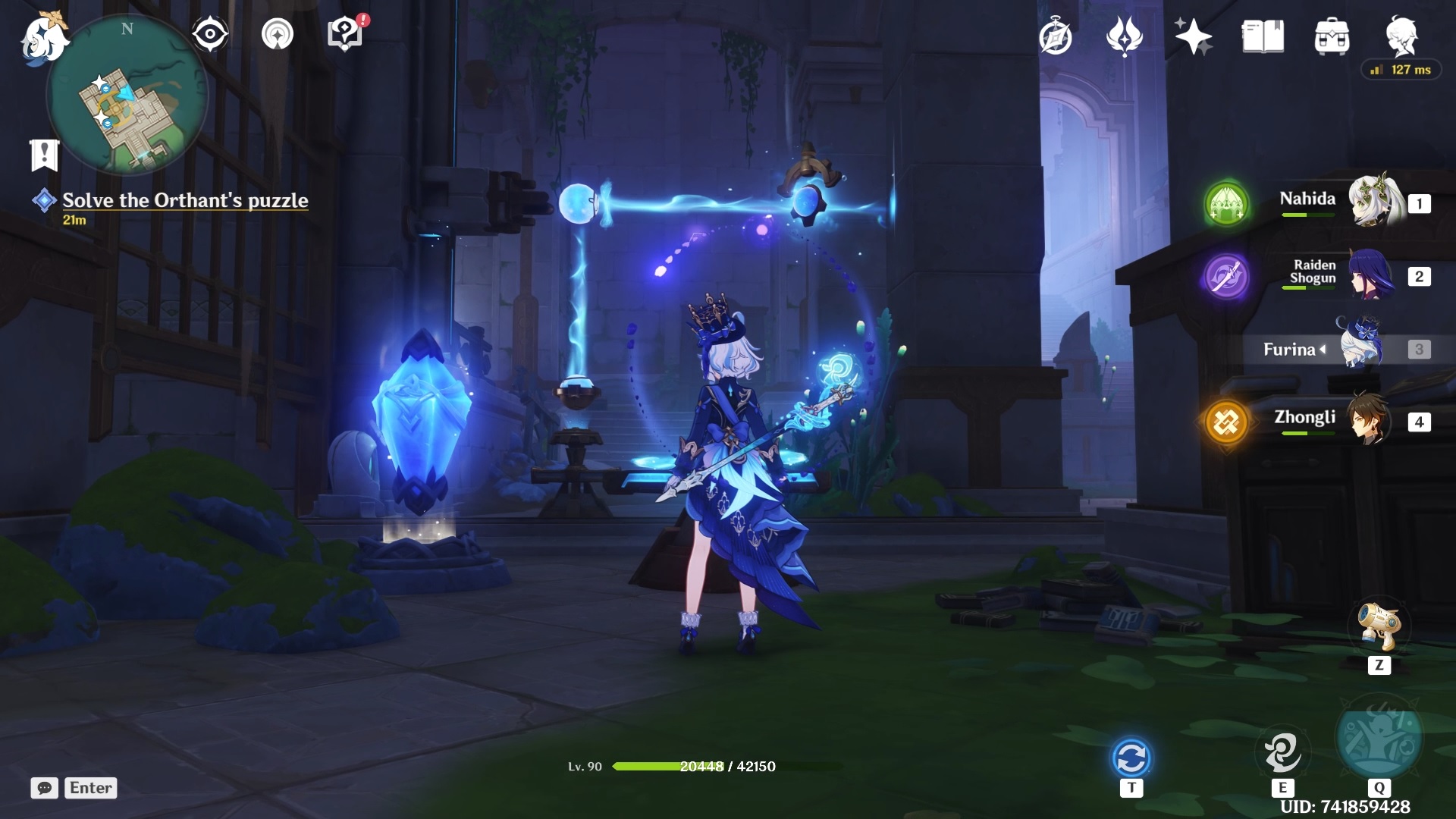Screen dimensions: 1456x819
Task: Open the circular minimap
Action: 127,96
